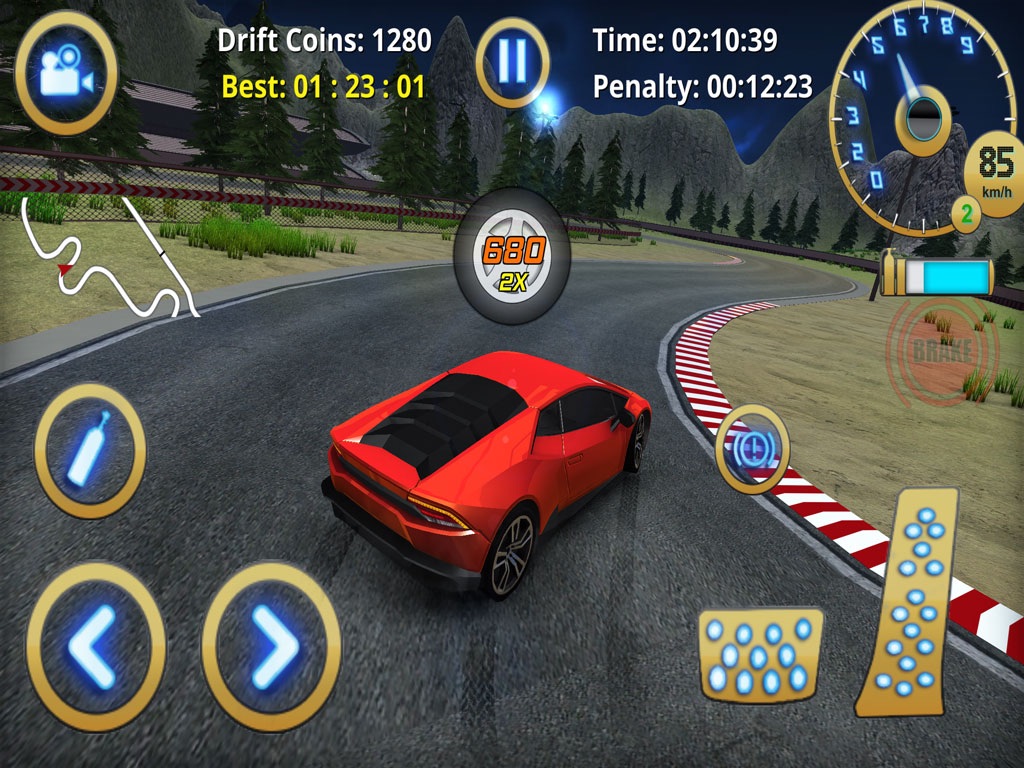Switch the camera view

point(66,71)
